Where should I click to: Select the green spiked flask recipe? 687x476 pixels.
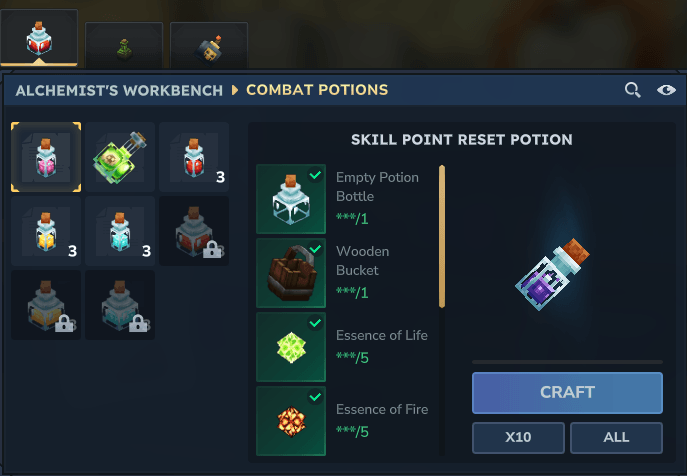tap(120, 157)
